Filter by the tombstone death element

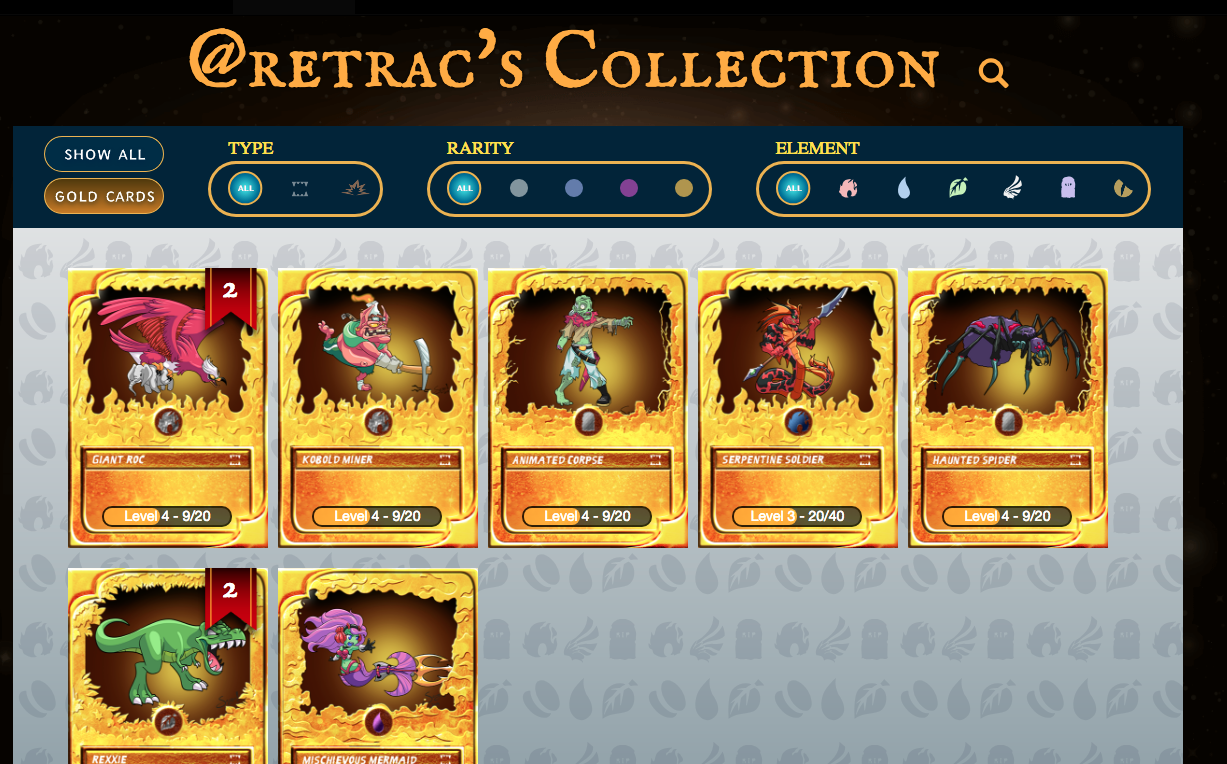click(x=1068, y=188)
